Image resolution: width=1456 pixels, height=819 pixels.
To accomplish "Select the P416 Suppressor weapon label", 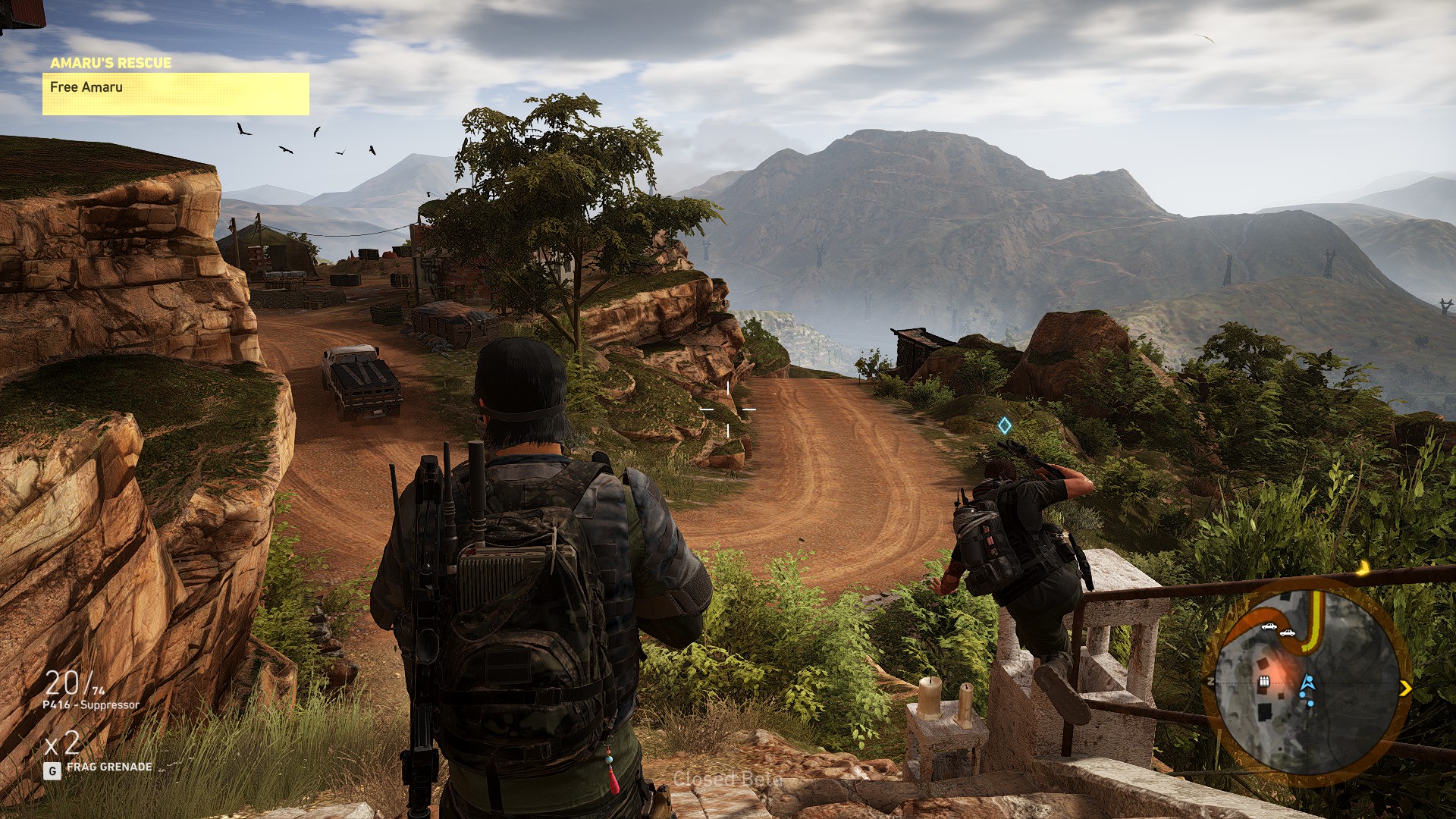I will tap(91, 705).
